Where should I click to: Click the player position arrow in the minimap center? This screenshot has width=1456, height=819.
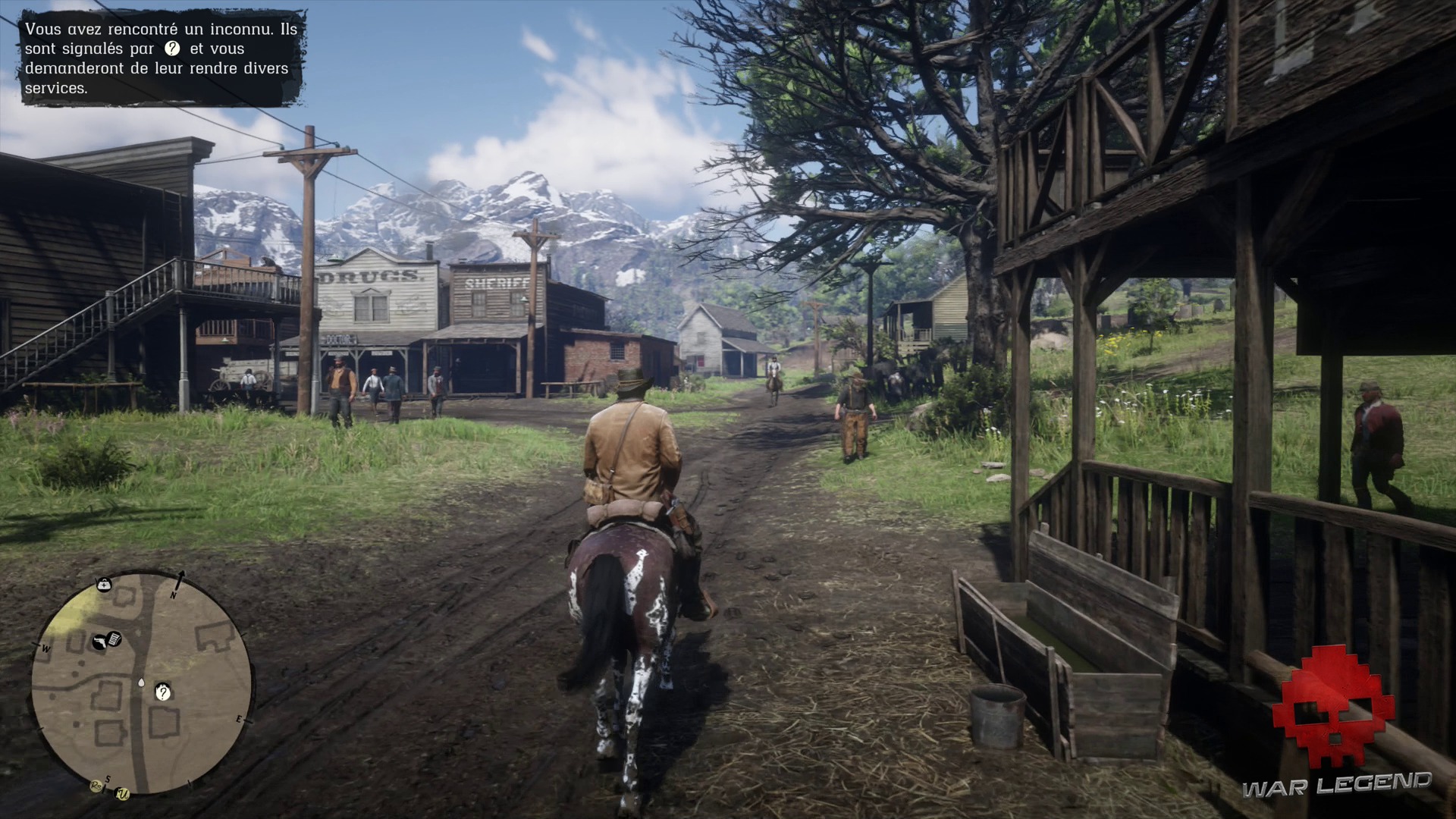click(x=141, y=682)
